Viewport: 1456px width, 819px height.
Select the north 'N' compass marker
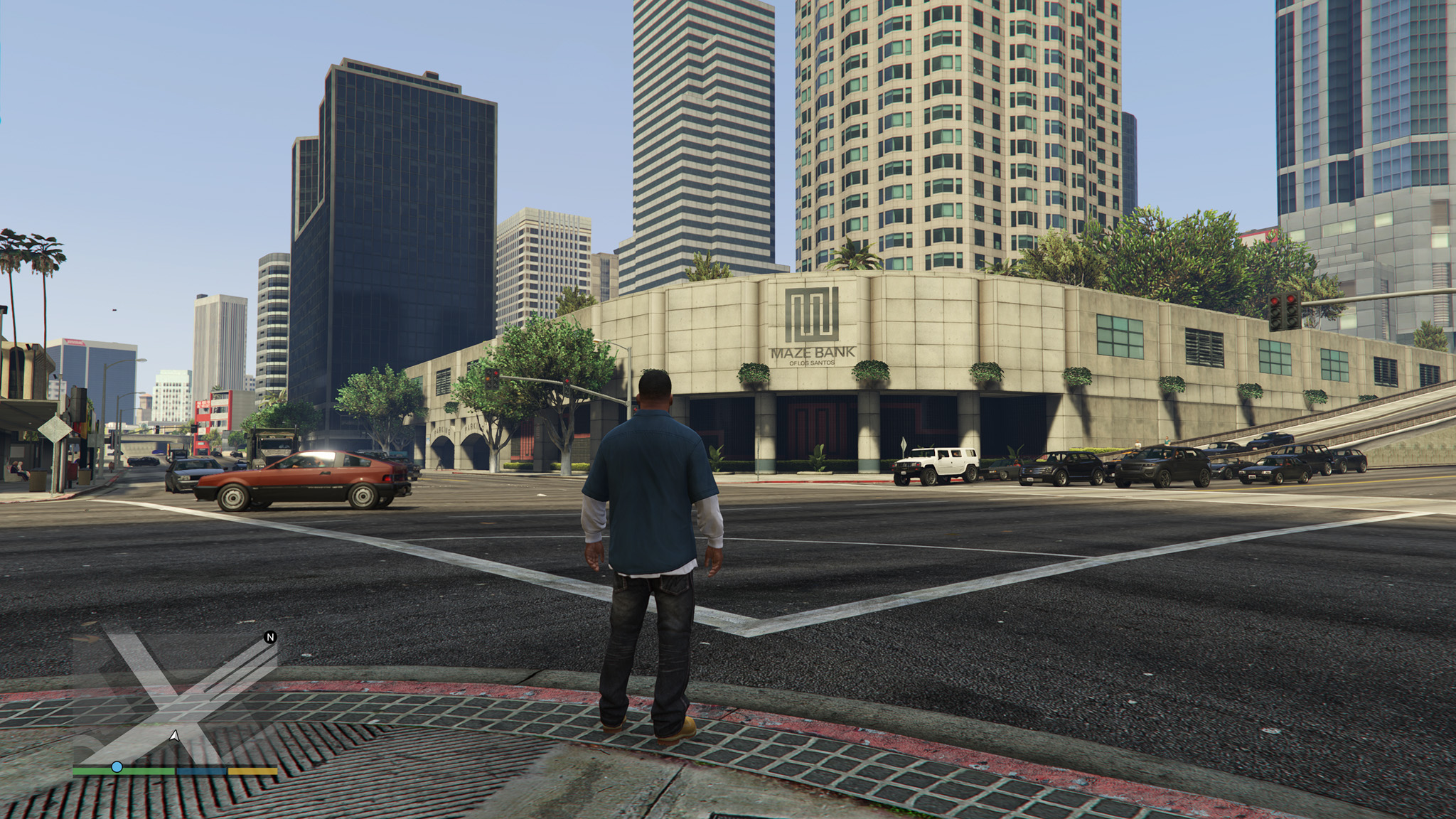point(270,637)
